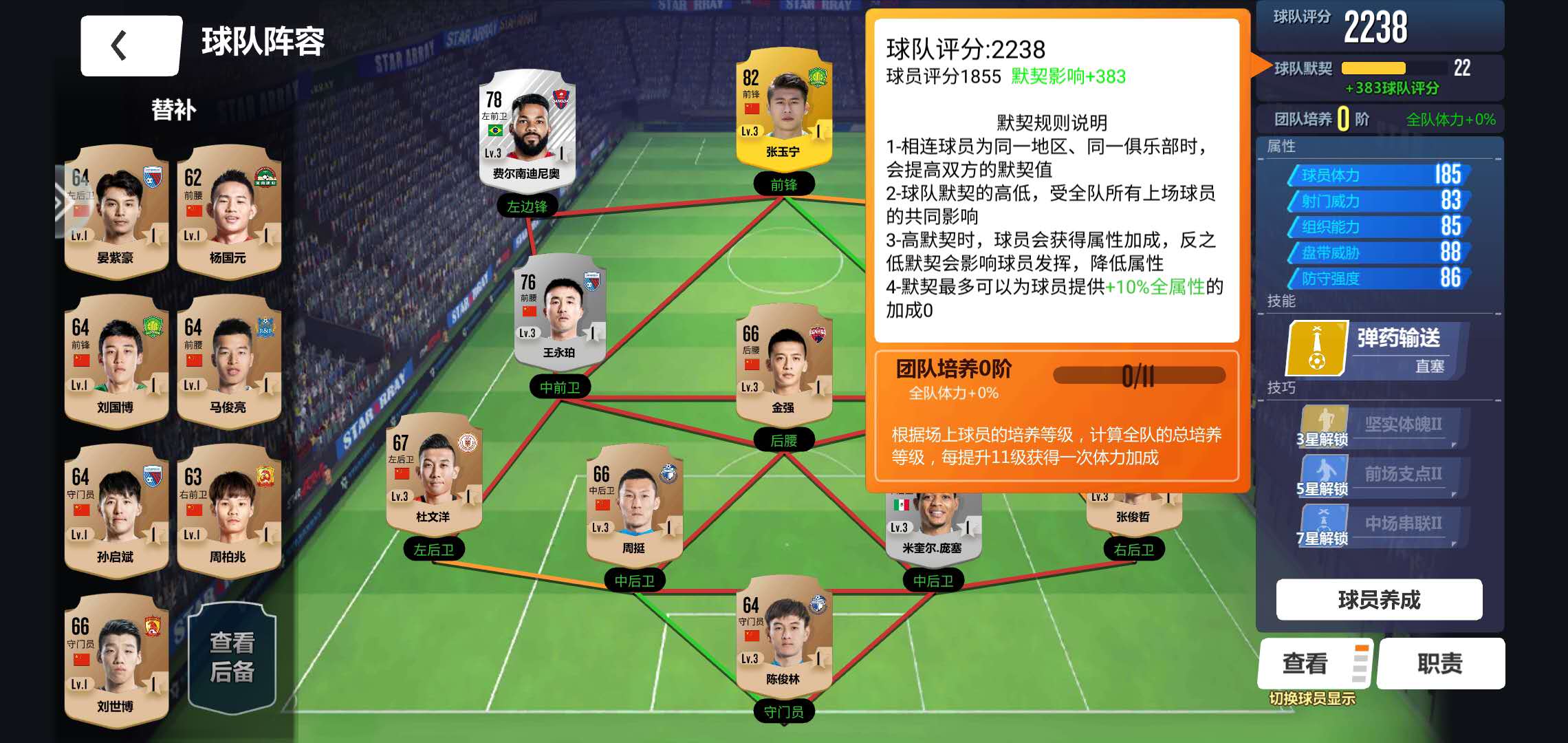Click the 球员养成 button
The width and height of the screenshot is (1568, 743).
(1378, 600)
